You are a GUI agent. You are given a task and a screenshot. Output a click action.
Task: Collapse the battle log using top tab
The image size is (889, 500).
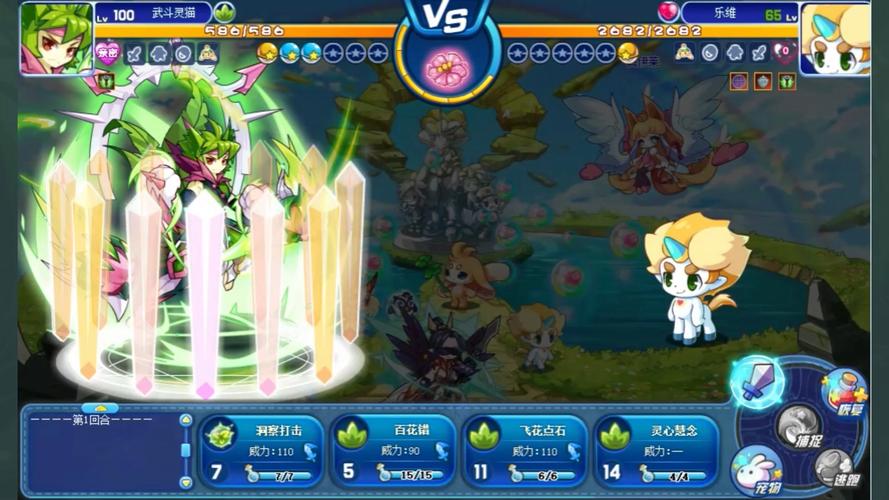pos(100,408)
